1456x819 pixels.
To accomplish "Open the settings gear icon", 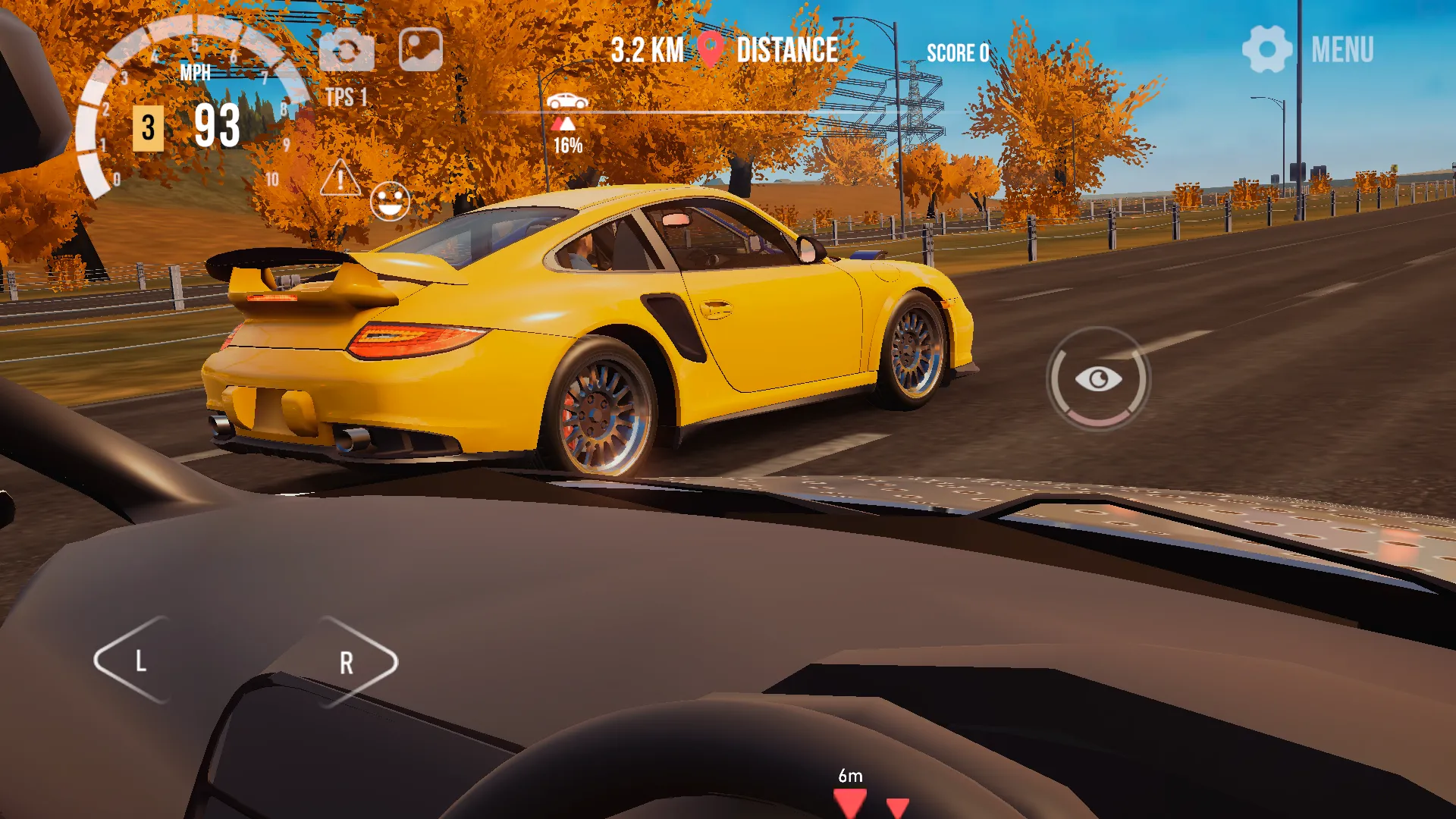I will click(x=1267, y=48).
